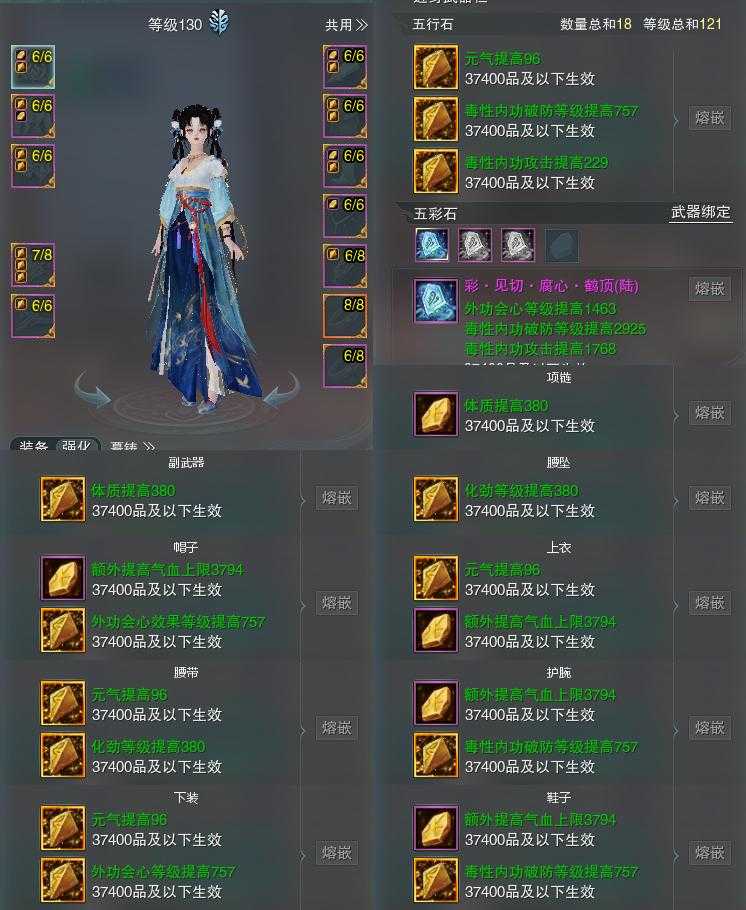Click 熔嵌 for the 下装 section
This screenshot has width=746, height=910.
coord(336,853)
